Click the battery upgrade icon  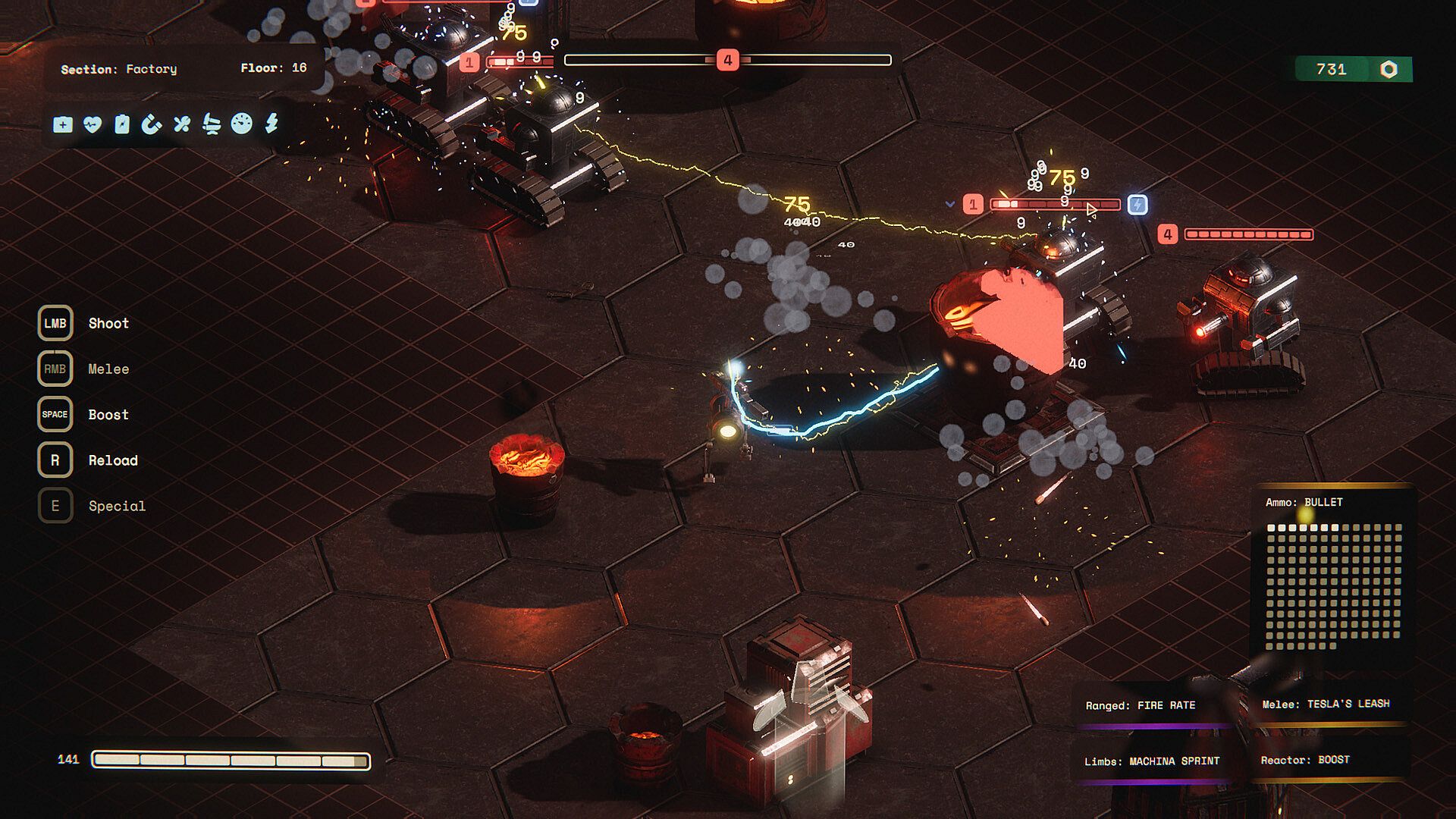[x=122, y=124]
